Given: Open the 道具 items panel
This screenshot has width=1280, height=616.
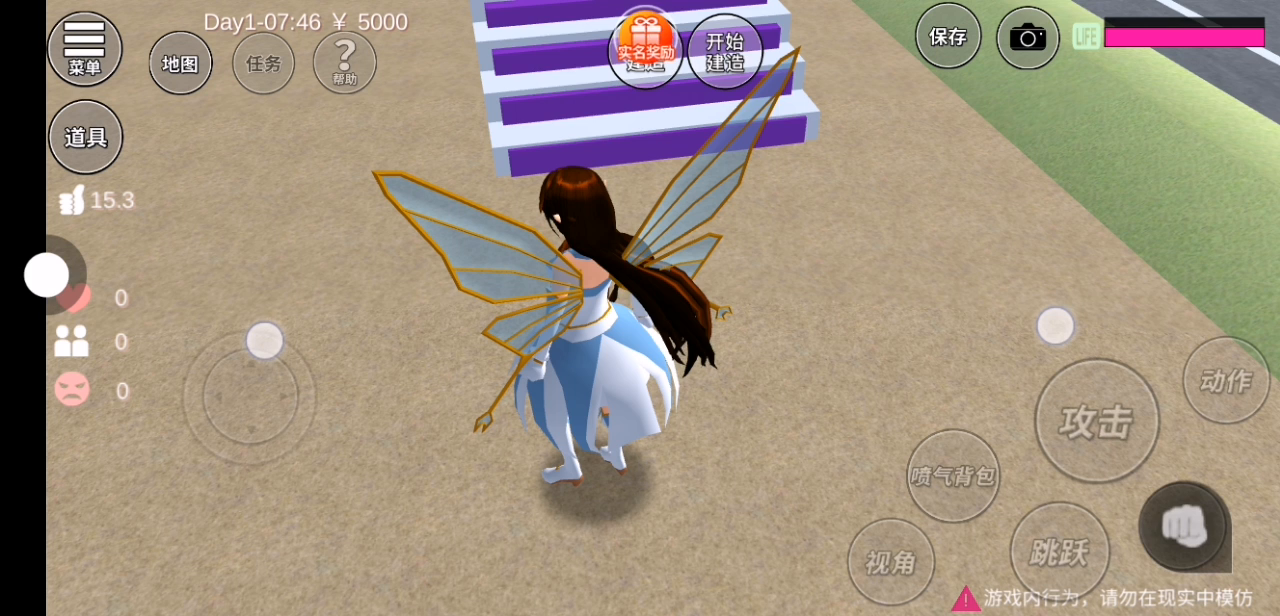Looking at the screenshot, I should [x=86, y=137].
